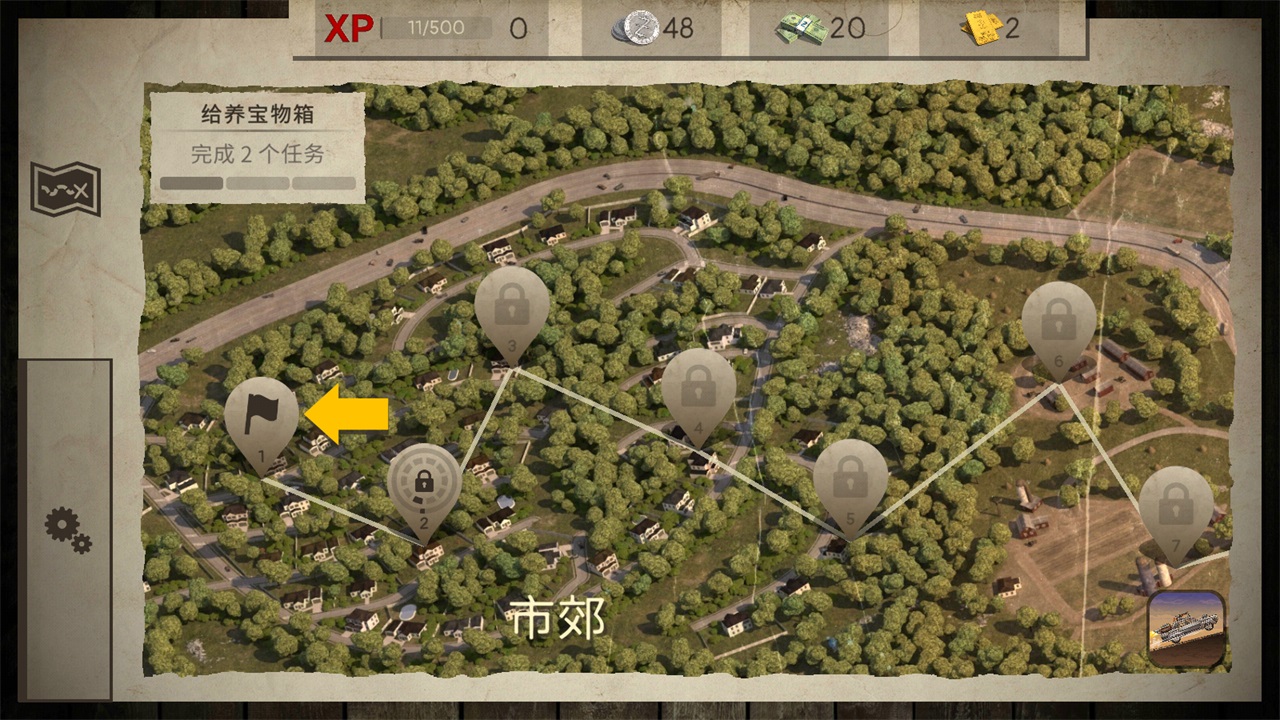Click the green cash currency icon
1280x720 pixels.
(802, 28)
